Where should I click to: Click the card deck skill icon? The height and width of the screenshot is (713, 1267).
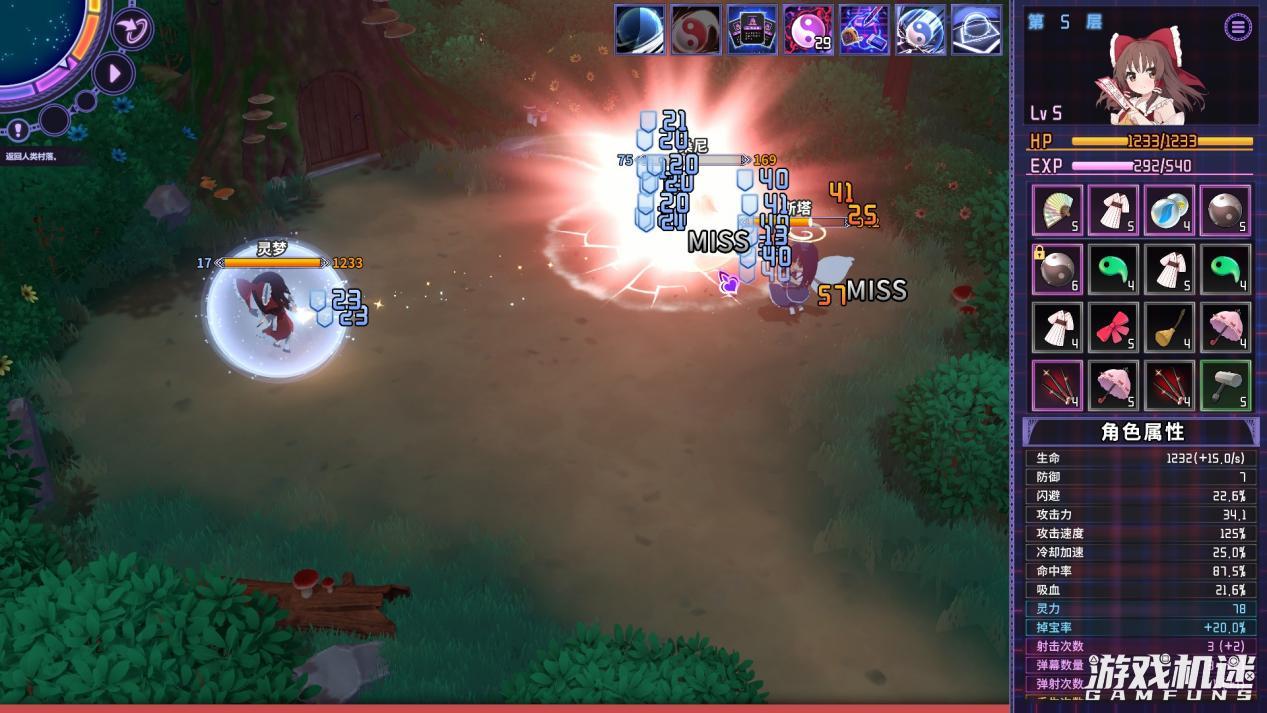click(752, 30)
